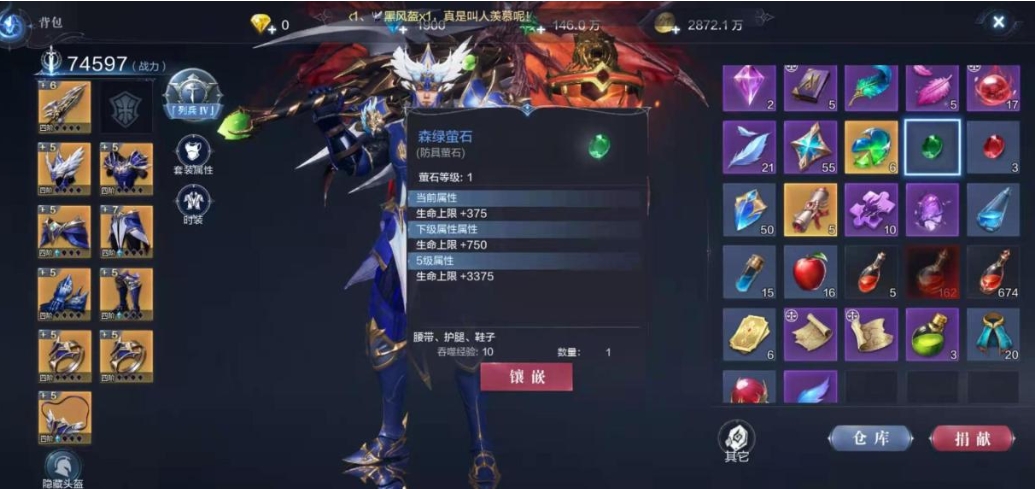Select the selected green gemstone slot
The image size is (1035, 489).
[x=931, y=148]
